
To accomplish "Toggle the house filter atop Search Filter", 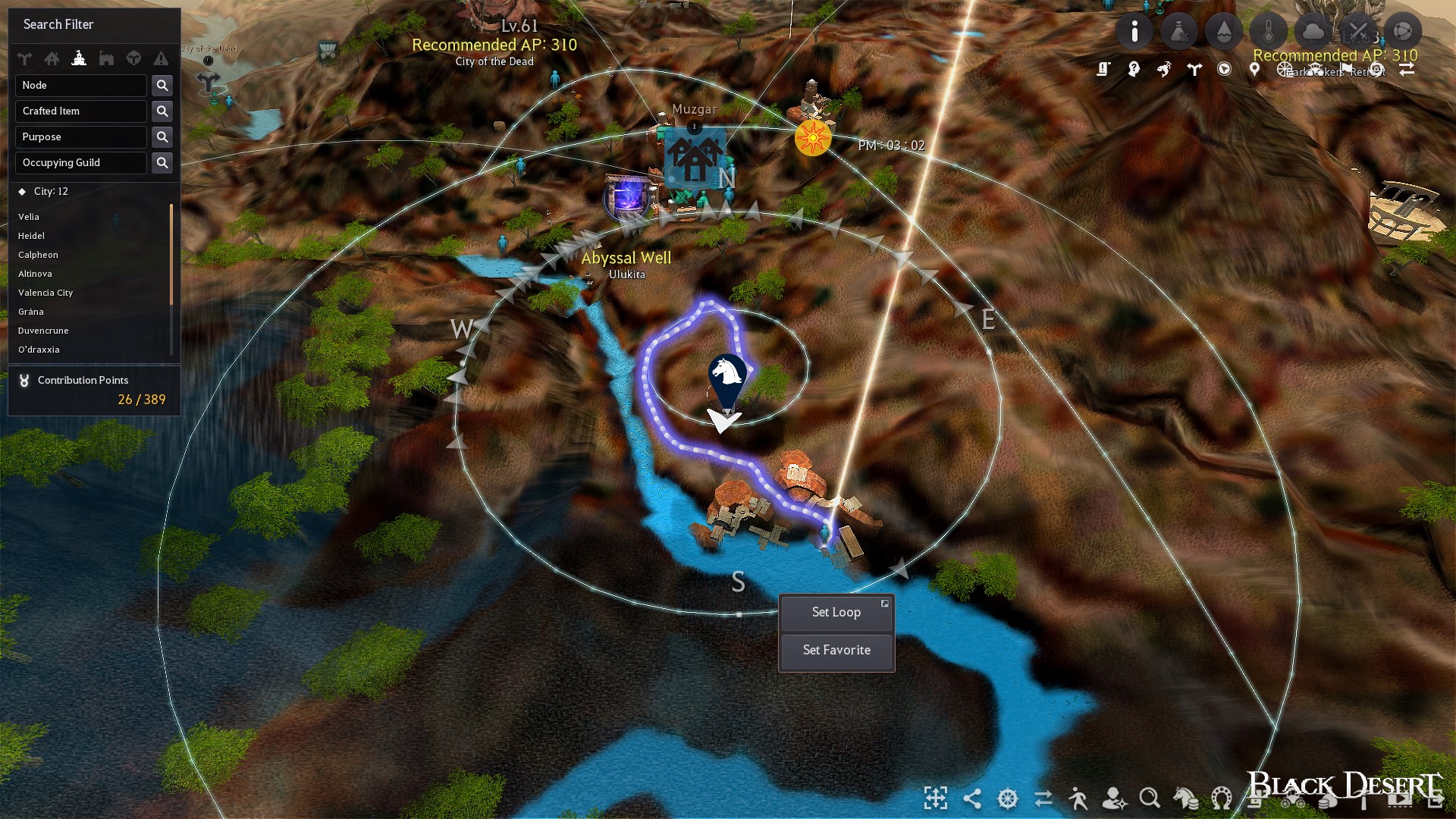I will (x=52, y=58).
